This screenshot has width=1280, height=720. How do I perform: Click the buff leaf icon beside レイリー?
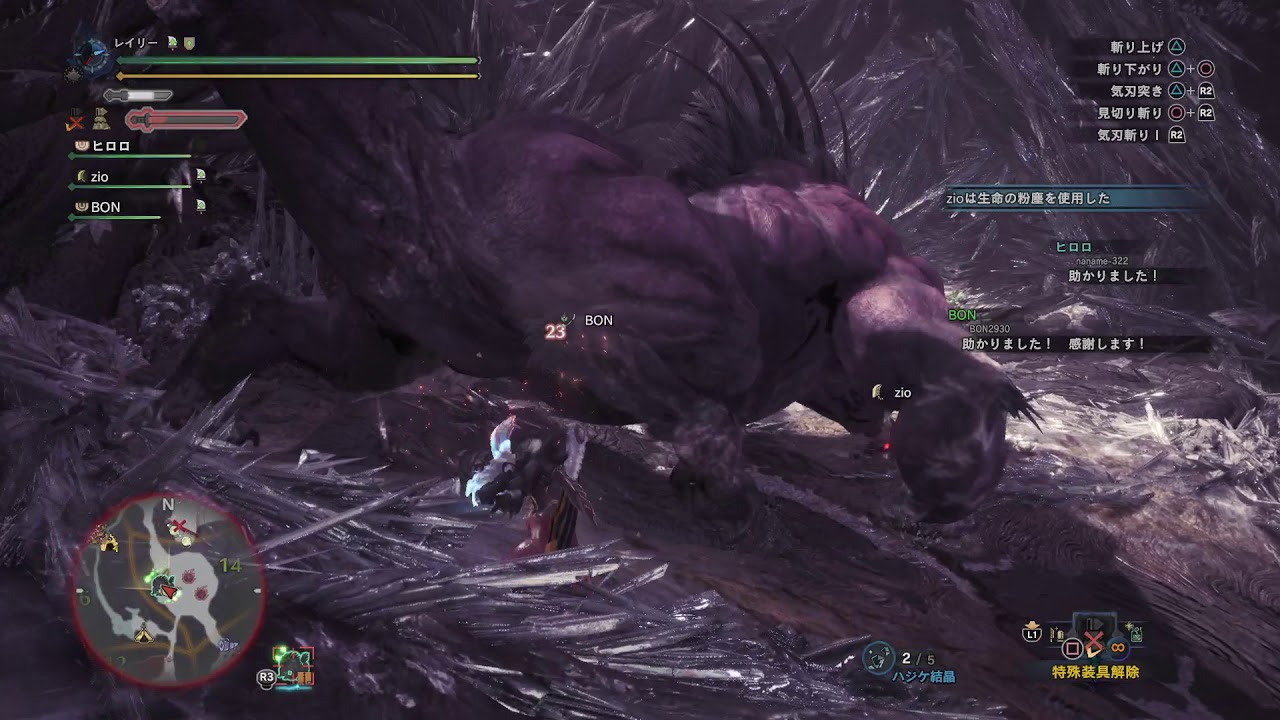172,41
